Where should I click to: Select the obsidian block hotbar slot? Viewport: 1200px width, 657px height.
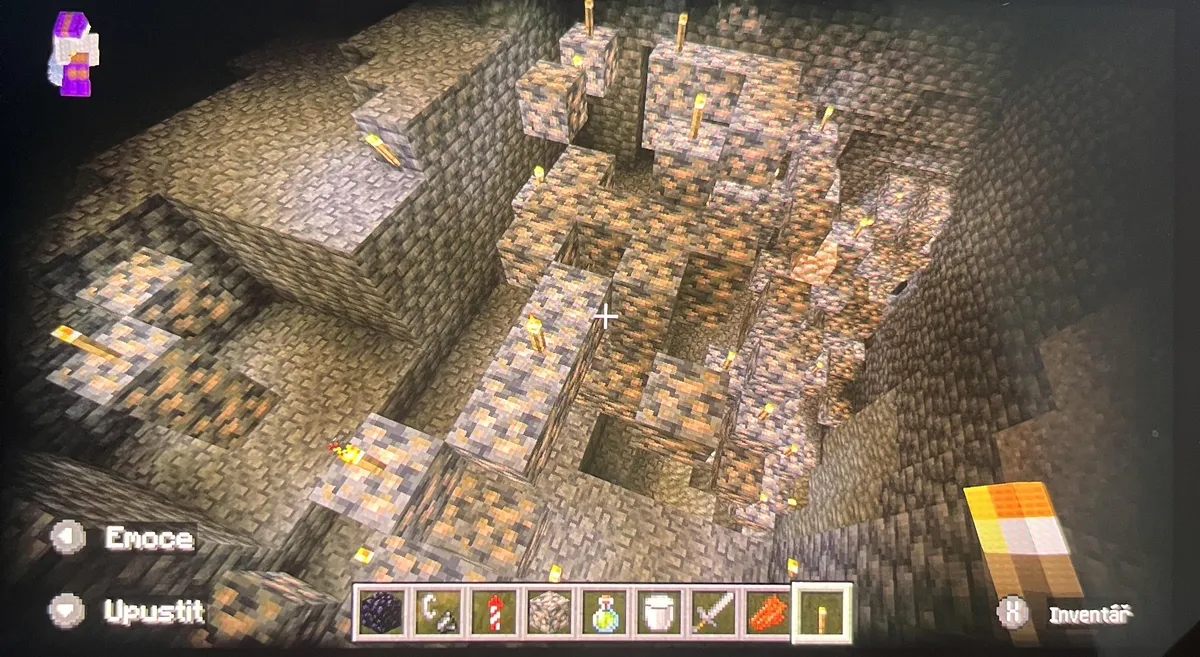pos(383,611)
